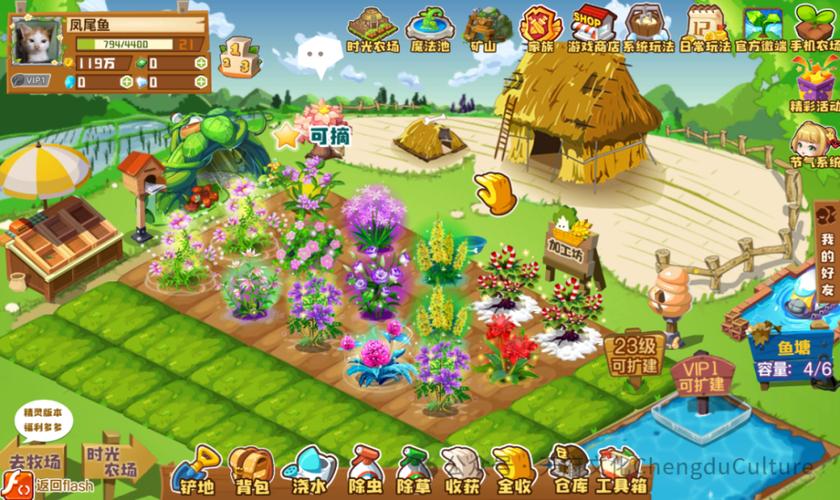This screenshot has width=840, height=500.
Task: Open the 时光农场 icon in top bar
Action: 372,27
